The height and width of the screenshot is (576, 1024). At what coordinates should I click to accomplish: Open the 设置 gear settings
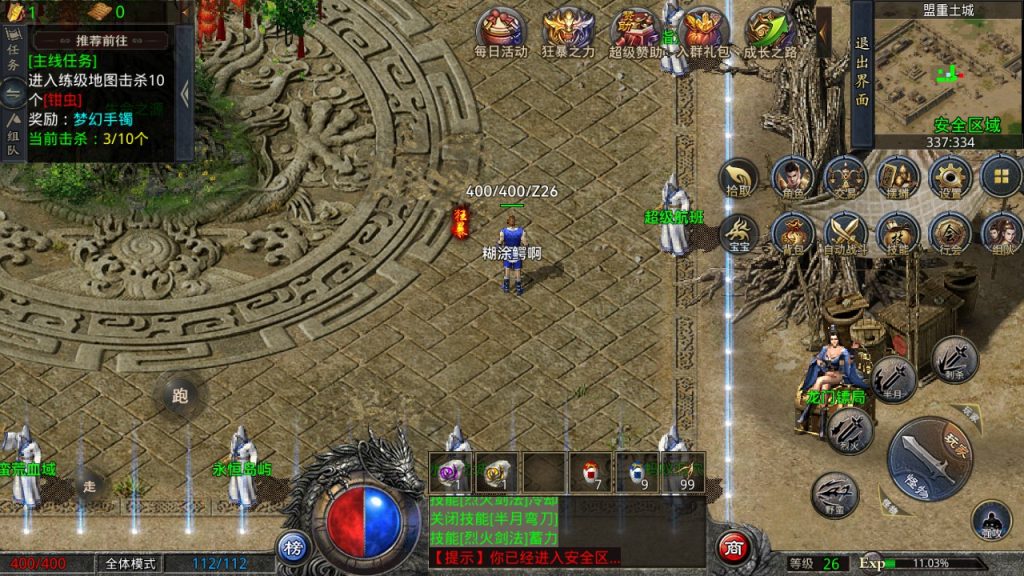[949, 178]
